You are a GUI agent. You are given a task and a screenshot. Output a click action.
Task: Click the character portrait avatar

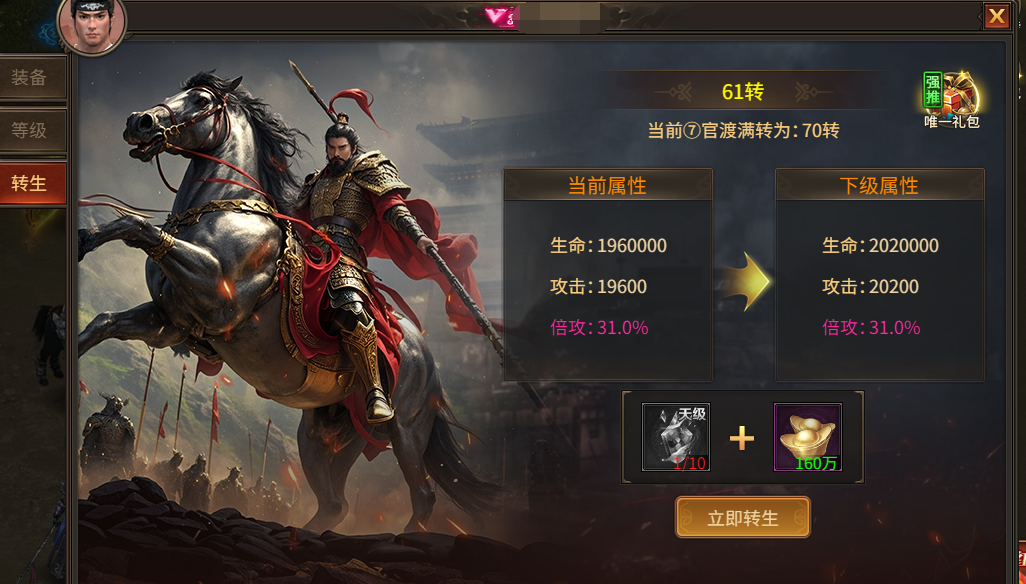pos(92,24)
